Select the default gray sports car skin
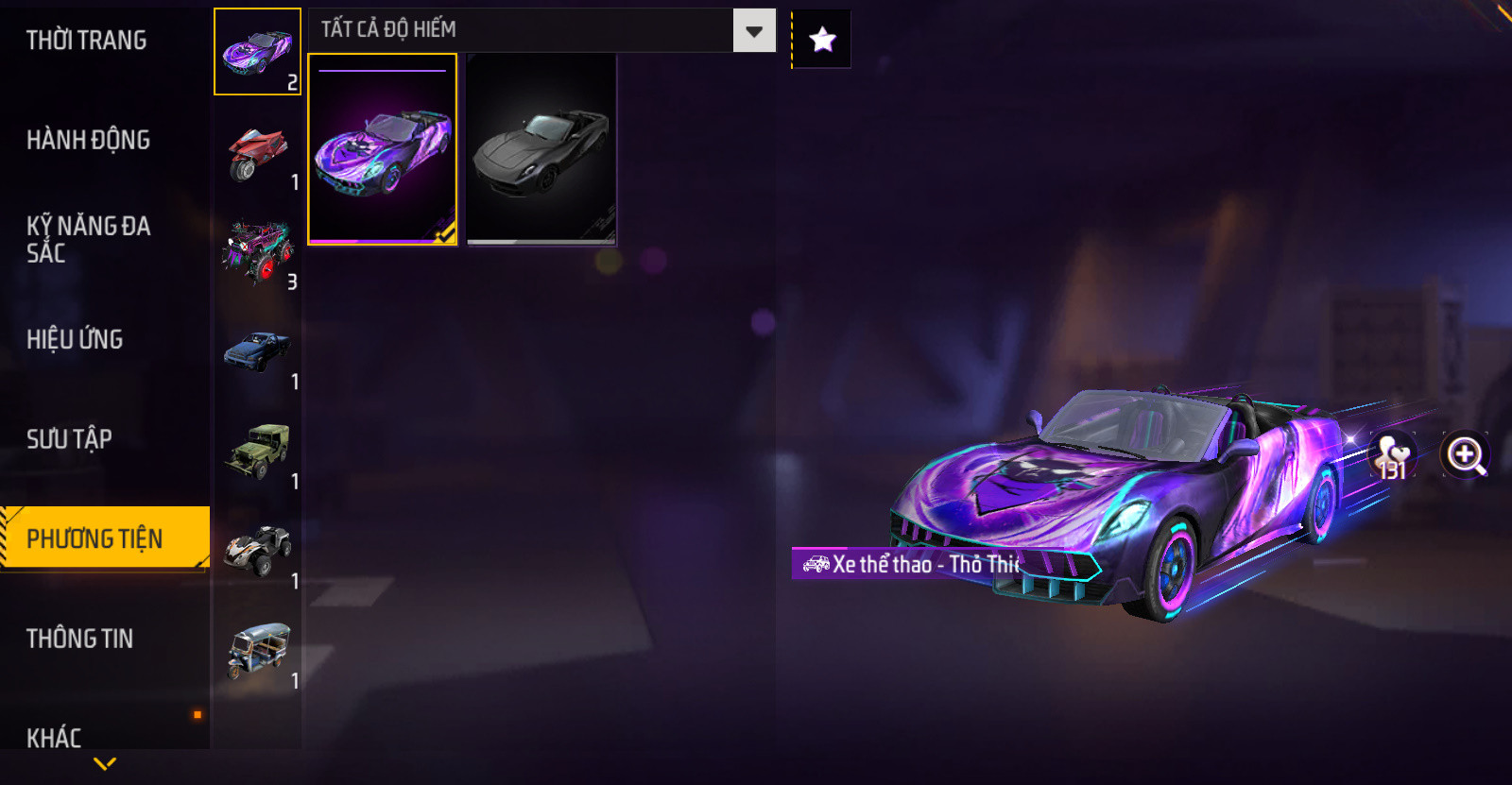 tap(541, 149)
